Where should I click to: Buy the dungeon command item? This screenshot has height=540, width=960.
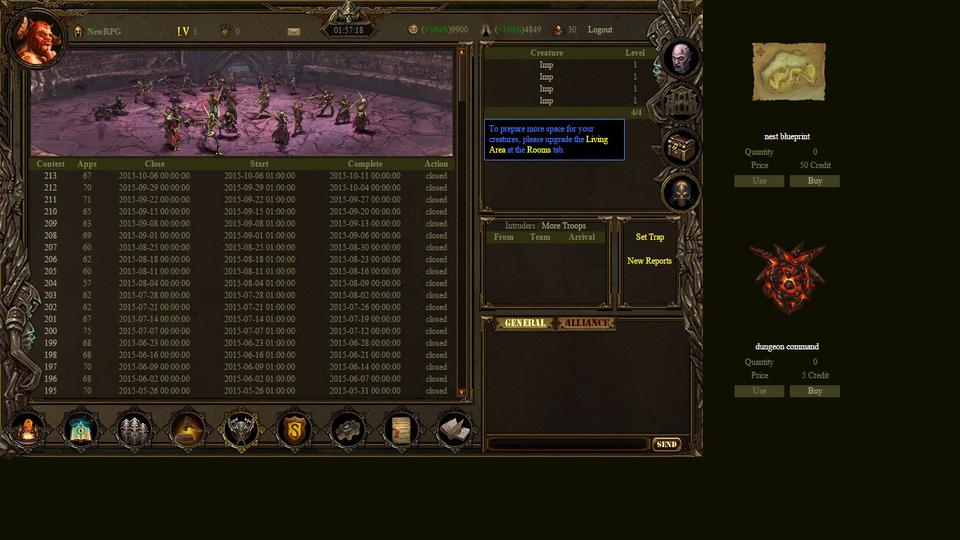(814, 391)
